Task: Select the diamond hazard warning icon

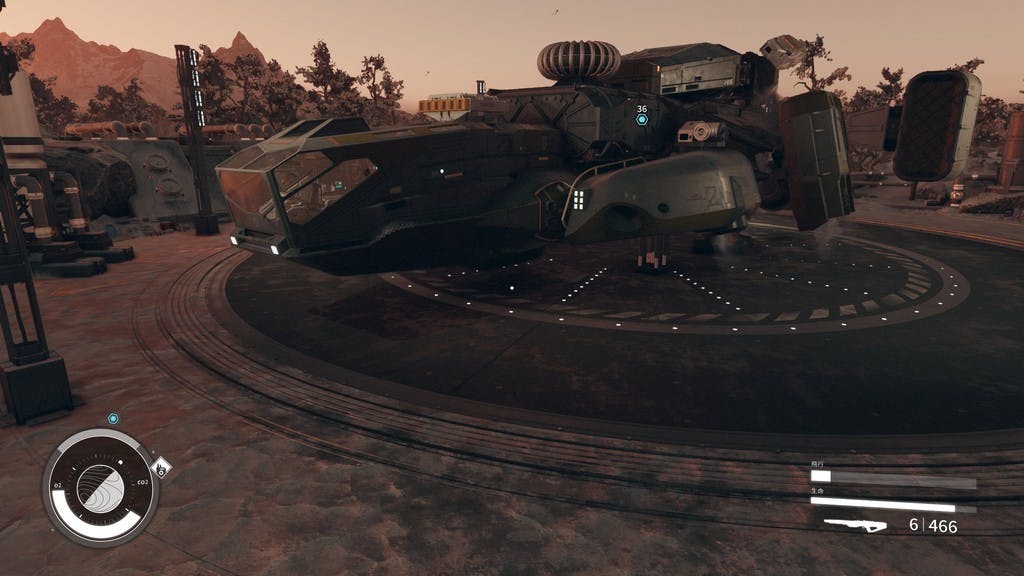Action: 160,467
